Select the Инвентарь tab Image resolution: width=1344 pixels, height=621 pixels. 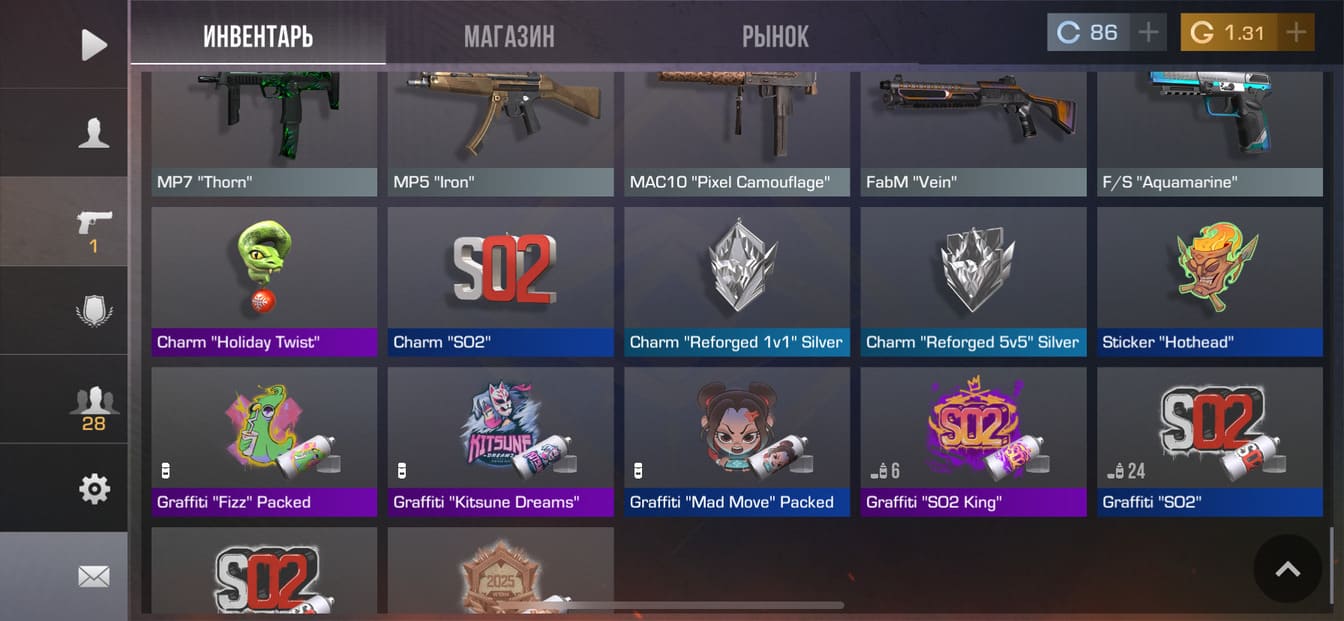pos(258,37)
